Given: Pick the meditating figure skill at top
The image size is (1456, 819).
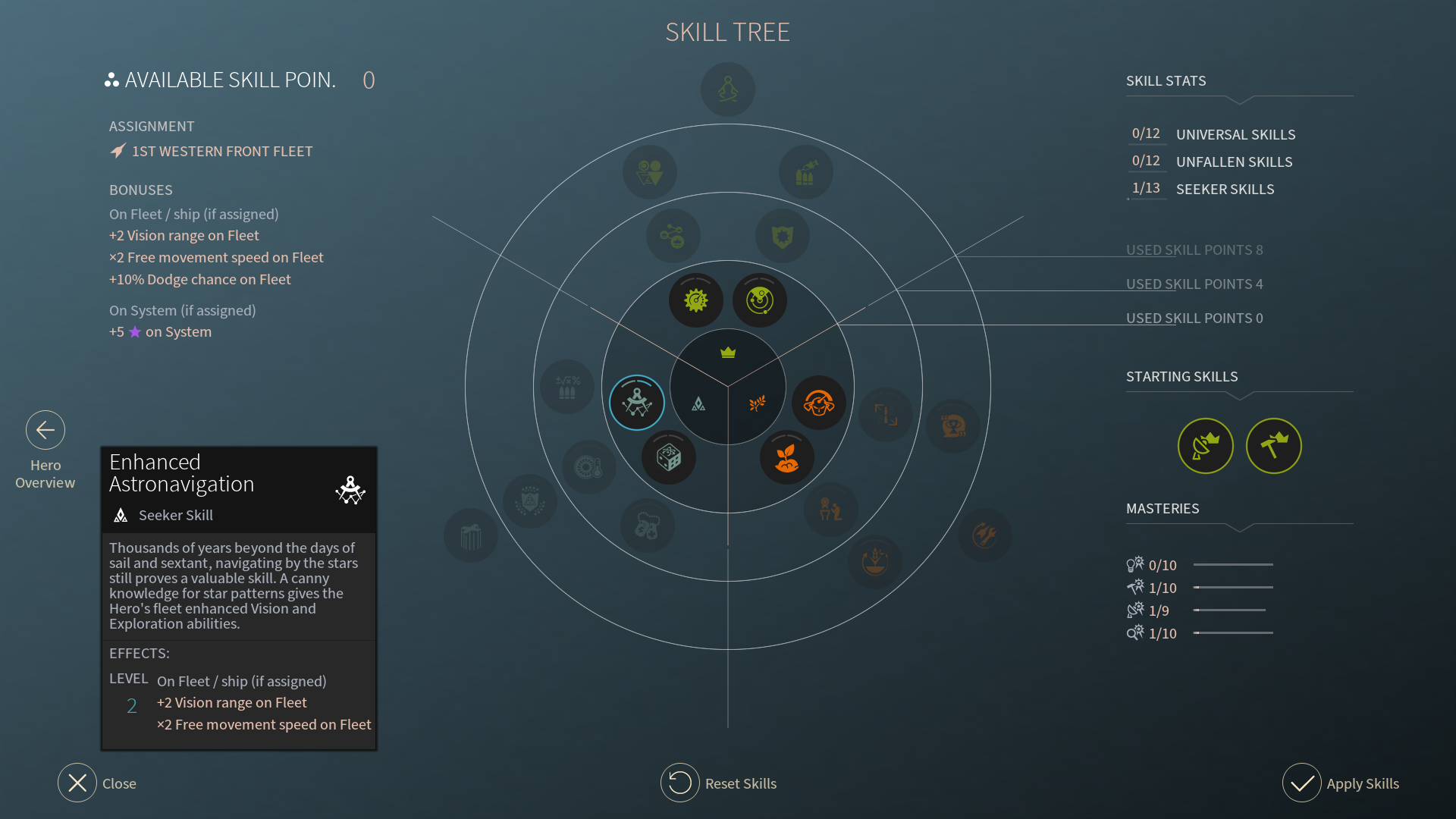Looking at the screenshot, I should click(728, 89).
